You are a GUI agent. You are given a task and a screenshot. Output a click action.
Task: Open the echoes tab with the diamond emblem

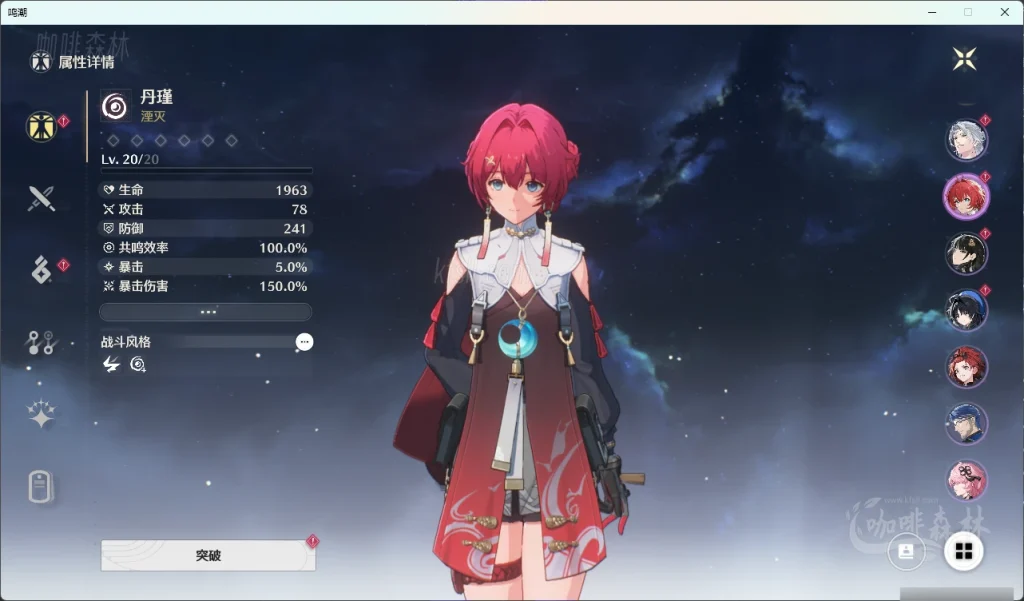tap(41, 270)
